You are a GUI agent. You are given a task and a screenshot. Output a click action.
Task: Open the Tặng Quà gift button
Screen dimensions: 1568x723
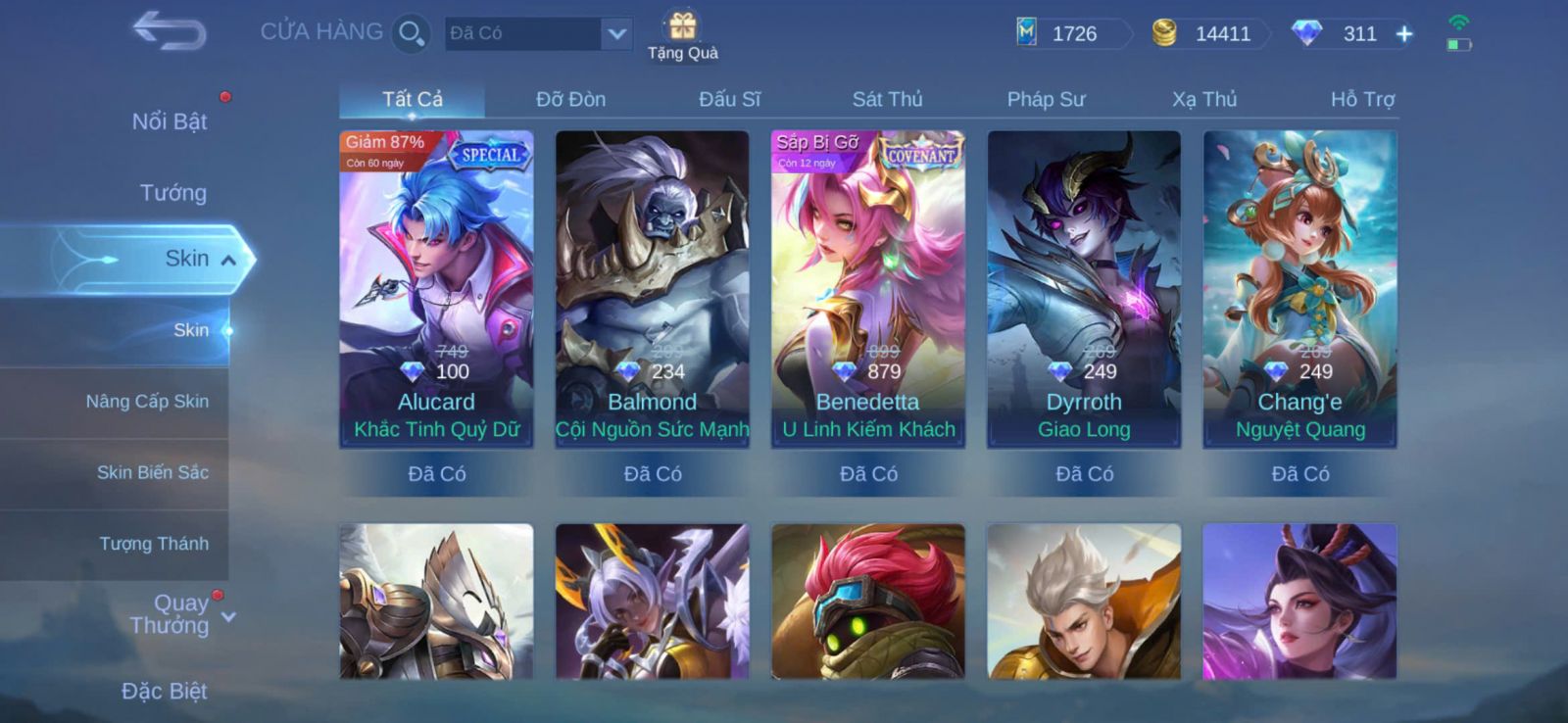click(x=682, y=34)
